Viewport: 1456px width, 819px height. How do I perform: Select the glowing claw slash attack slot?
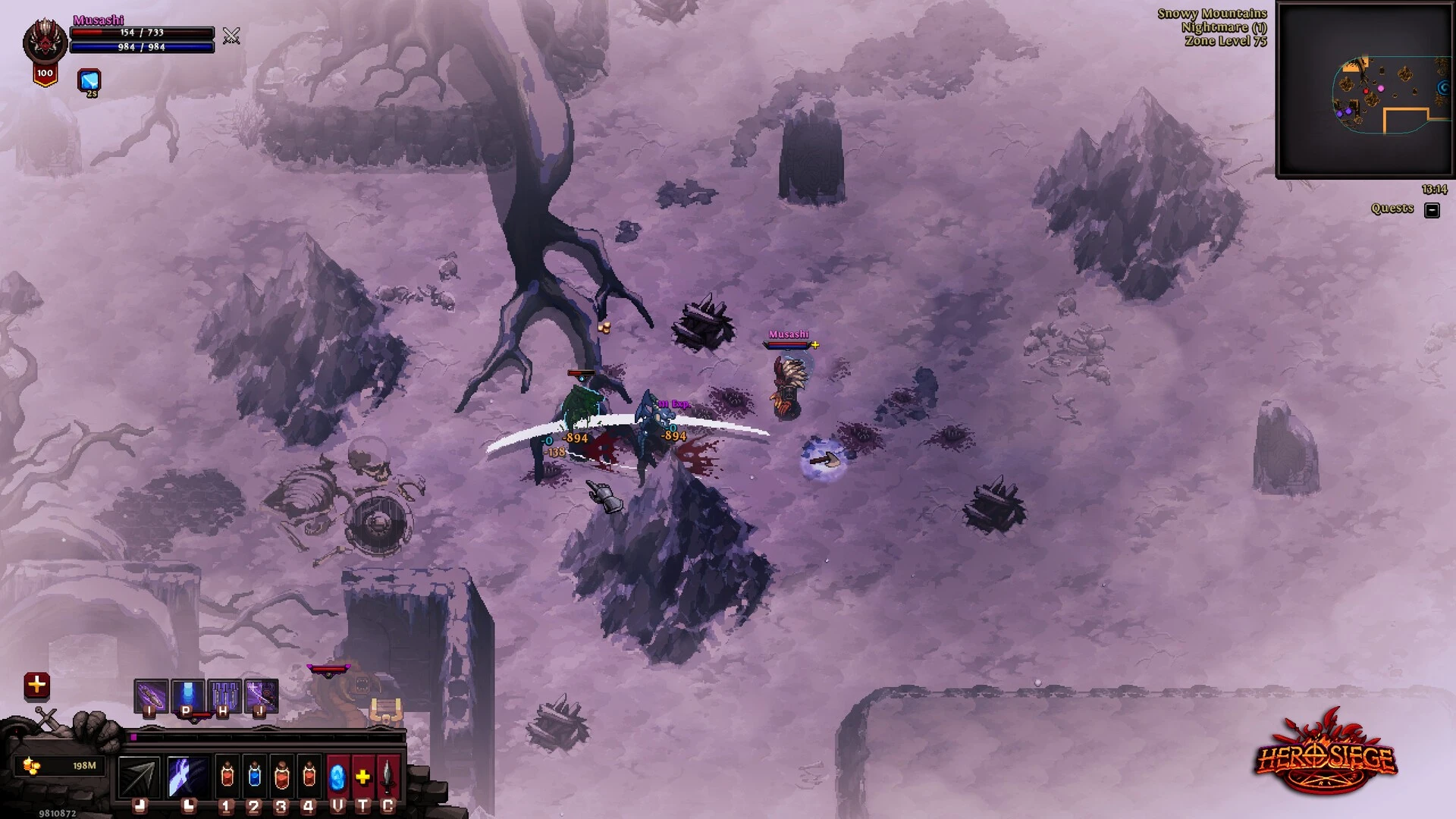187,777
